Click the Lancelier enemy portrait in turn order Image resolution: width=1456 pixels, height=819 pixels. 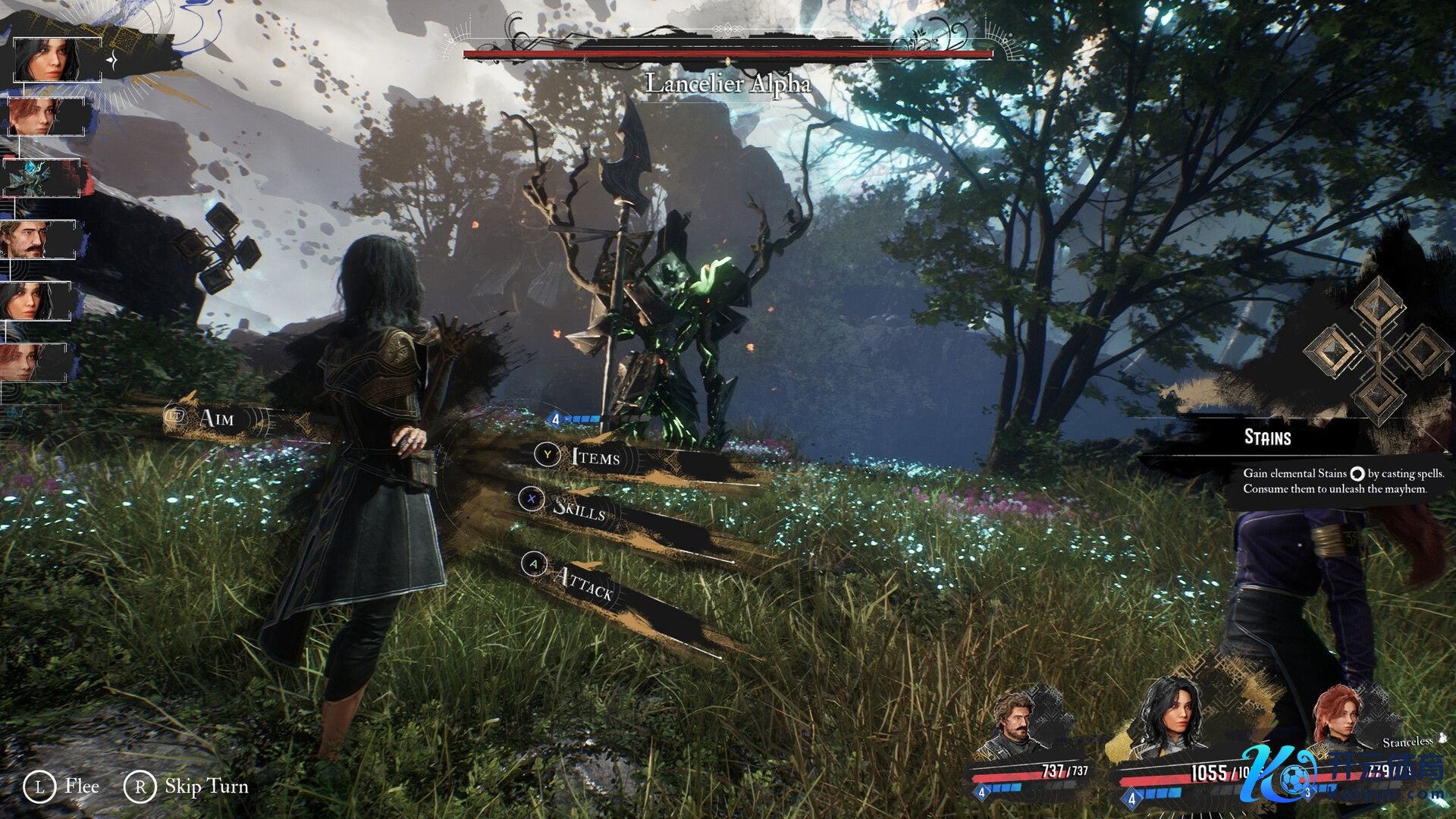41,178
